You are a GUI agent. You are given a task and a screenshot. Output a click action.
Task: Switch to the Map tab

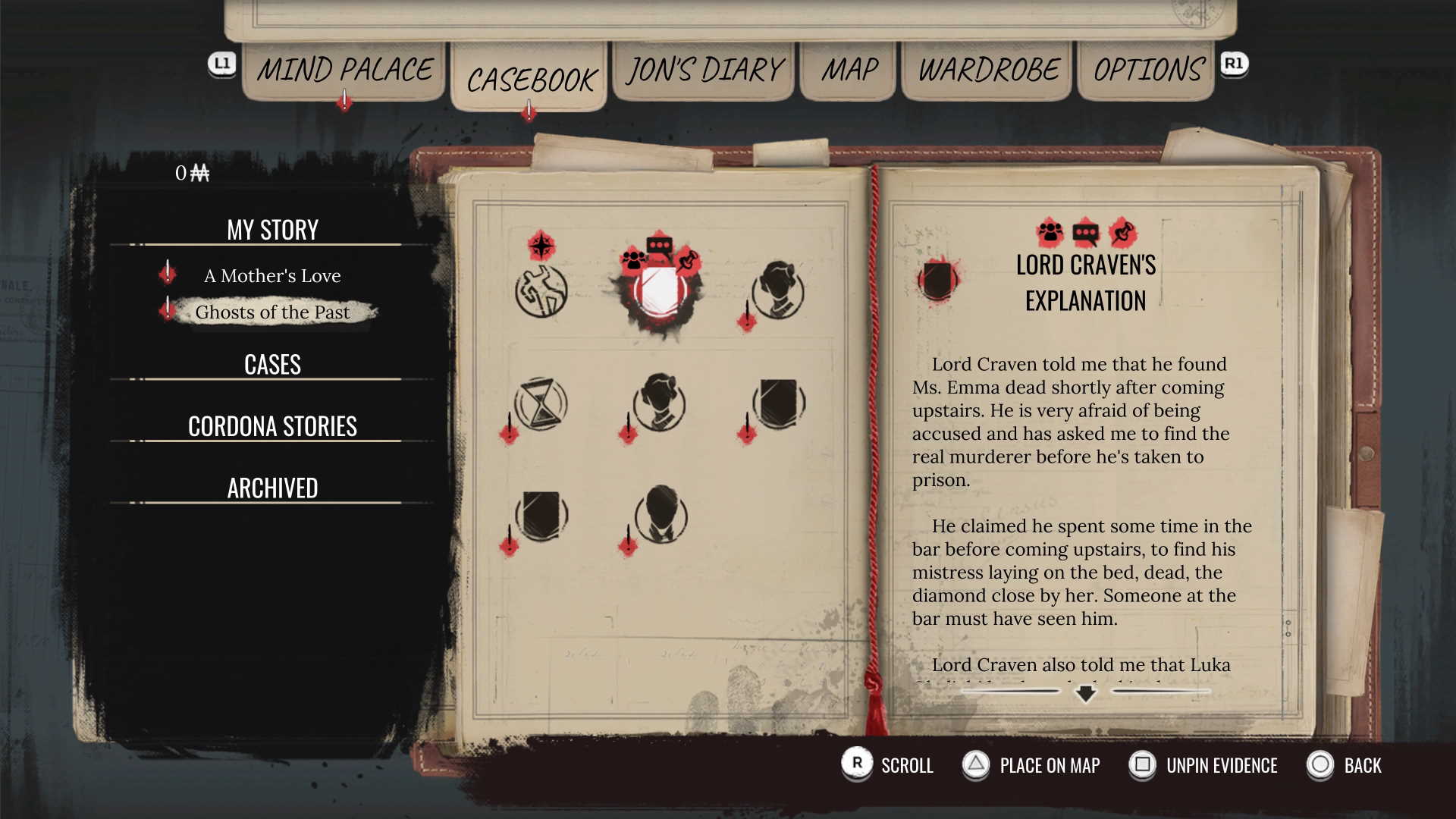point(849,71)
